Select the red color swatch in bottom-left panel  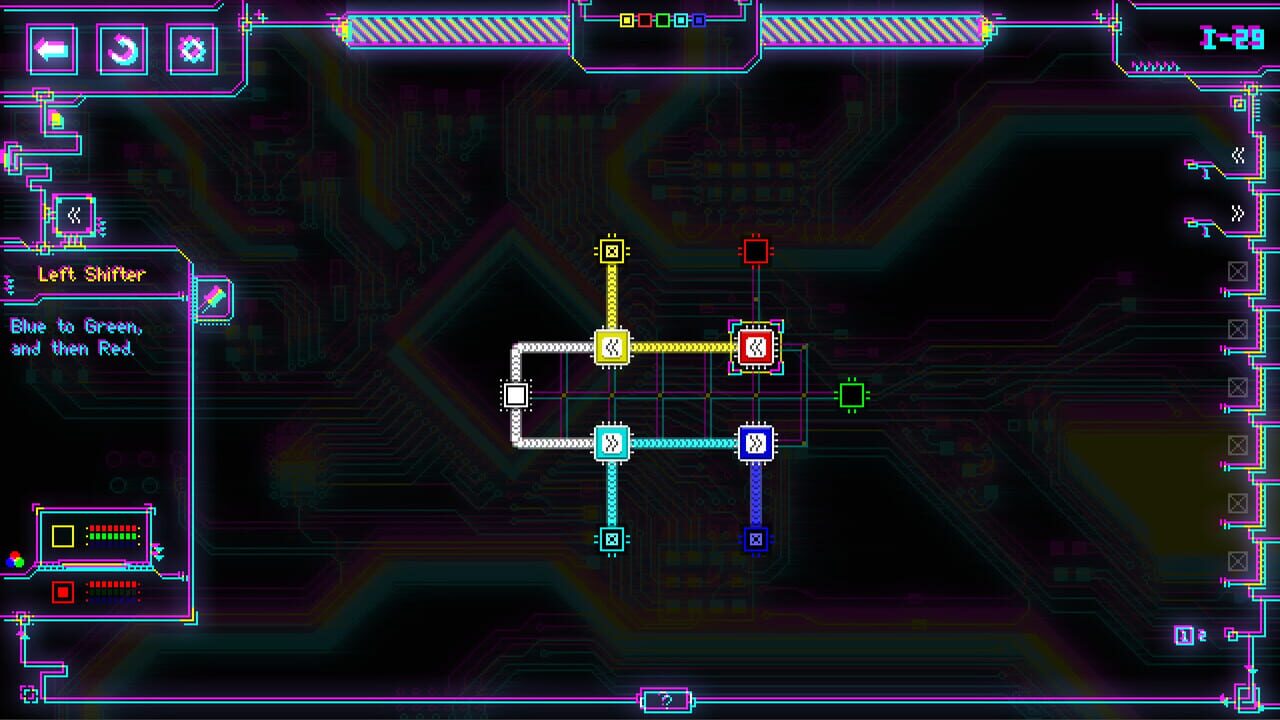[x=64, y=592]
